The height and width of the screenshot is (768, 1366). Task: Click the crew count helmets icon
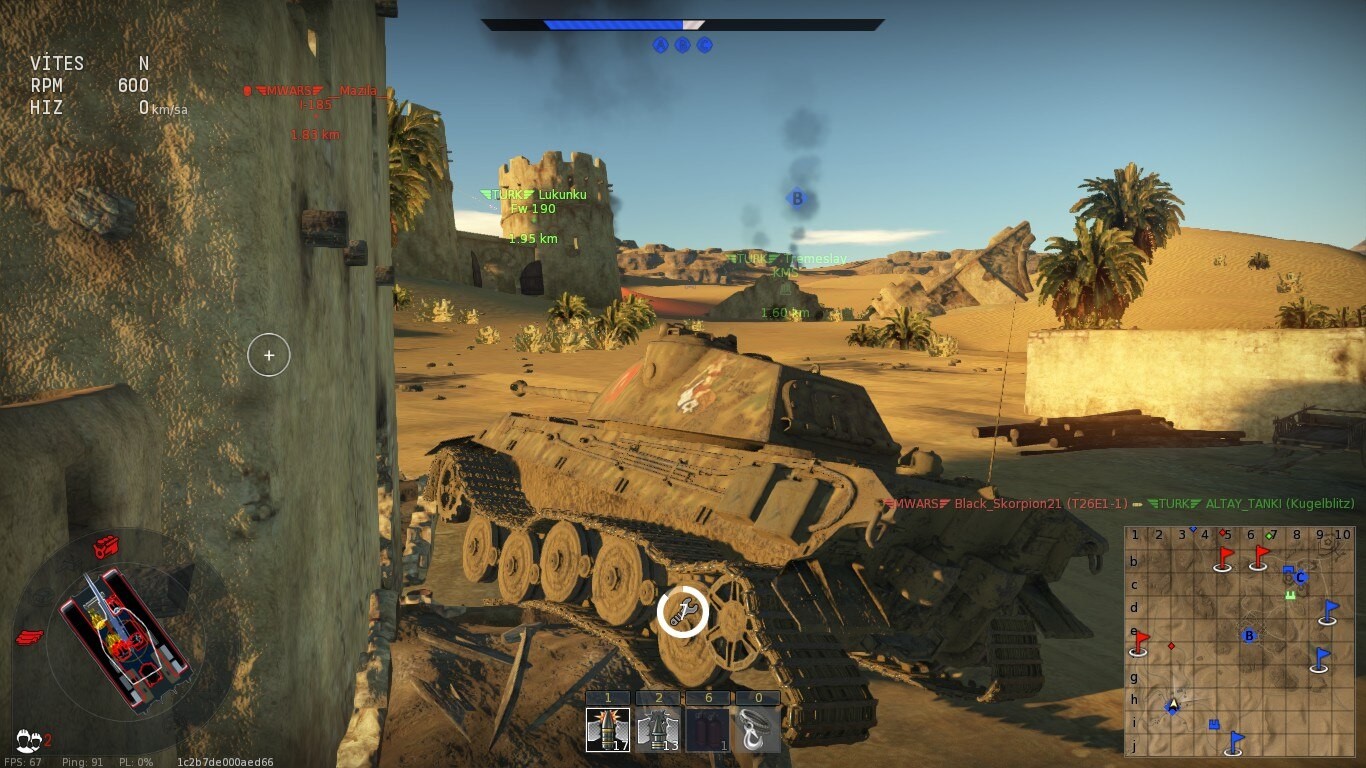pyautogui.click(x=28, y=741)
